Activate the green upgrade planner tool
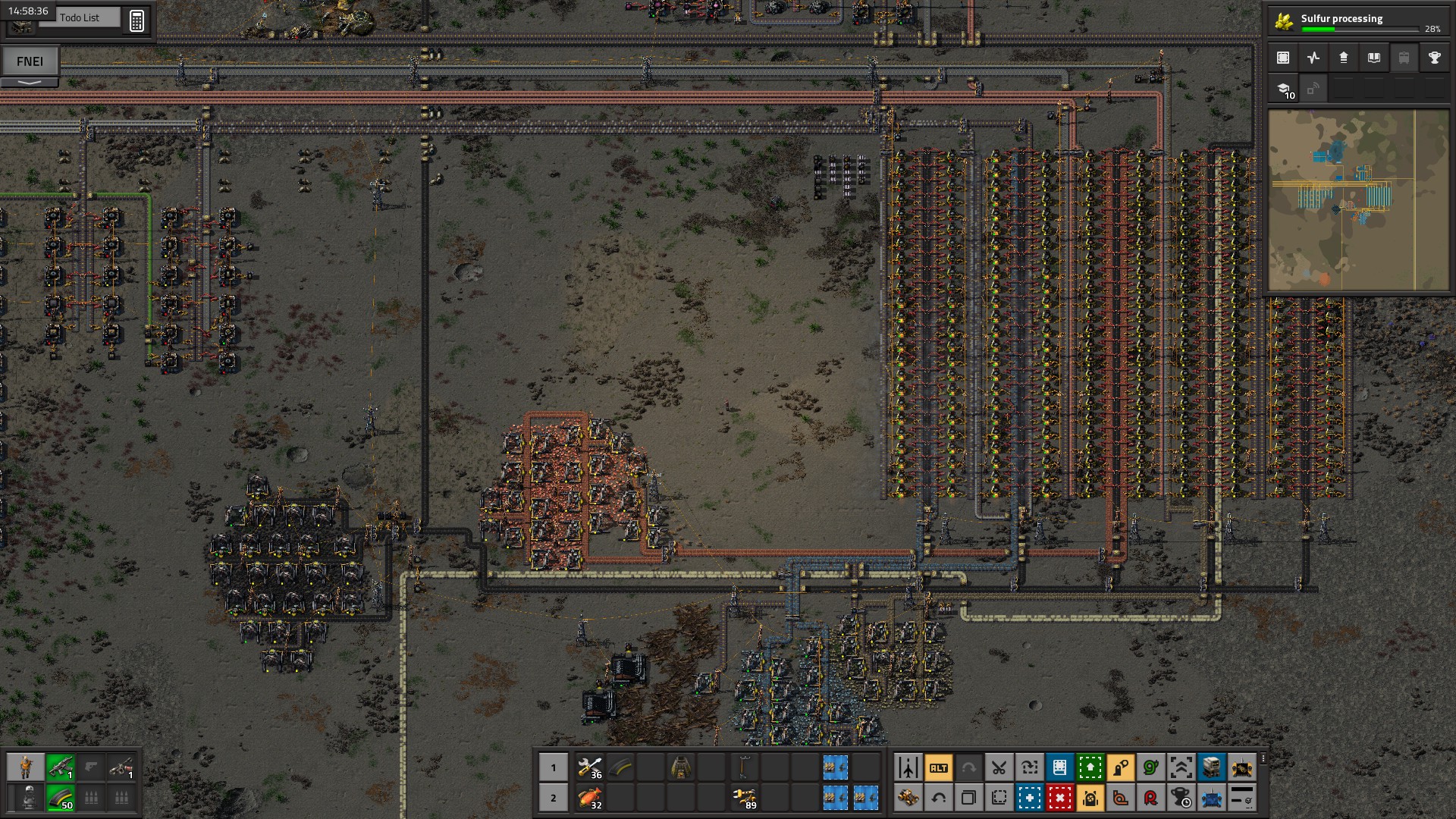The width and height of the screenshot is (1456, 819). tap(1090, 767)
